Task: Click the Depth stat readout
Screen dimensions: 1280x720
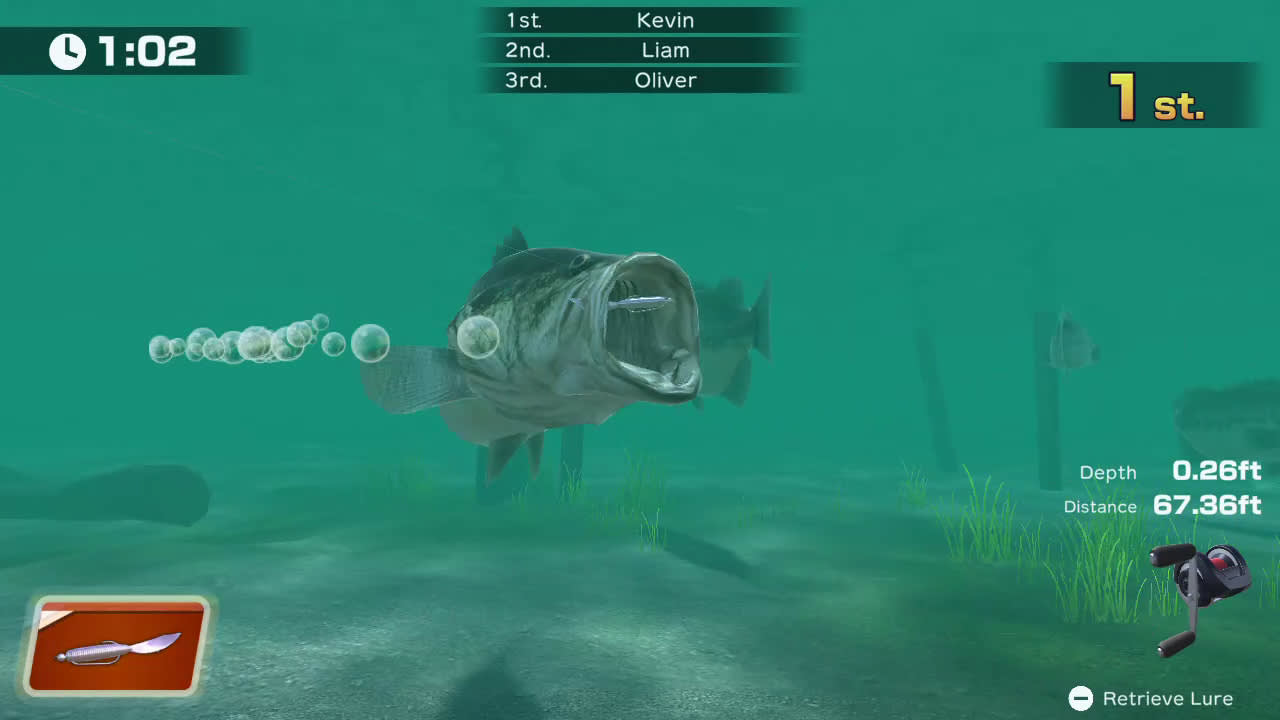Action: coord(1108,472)
